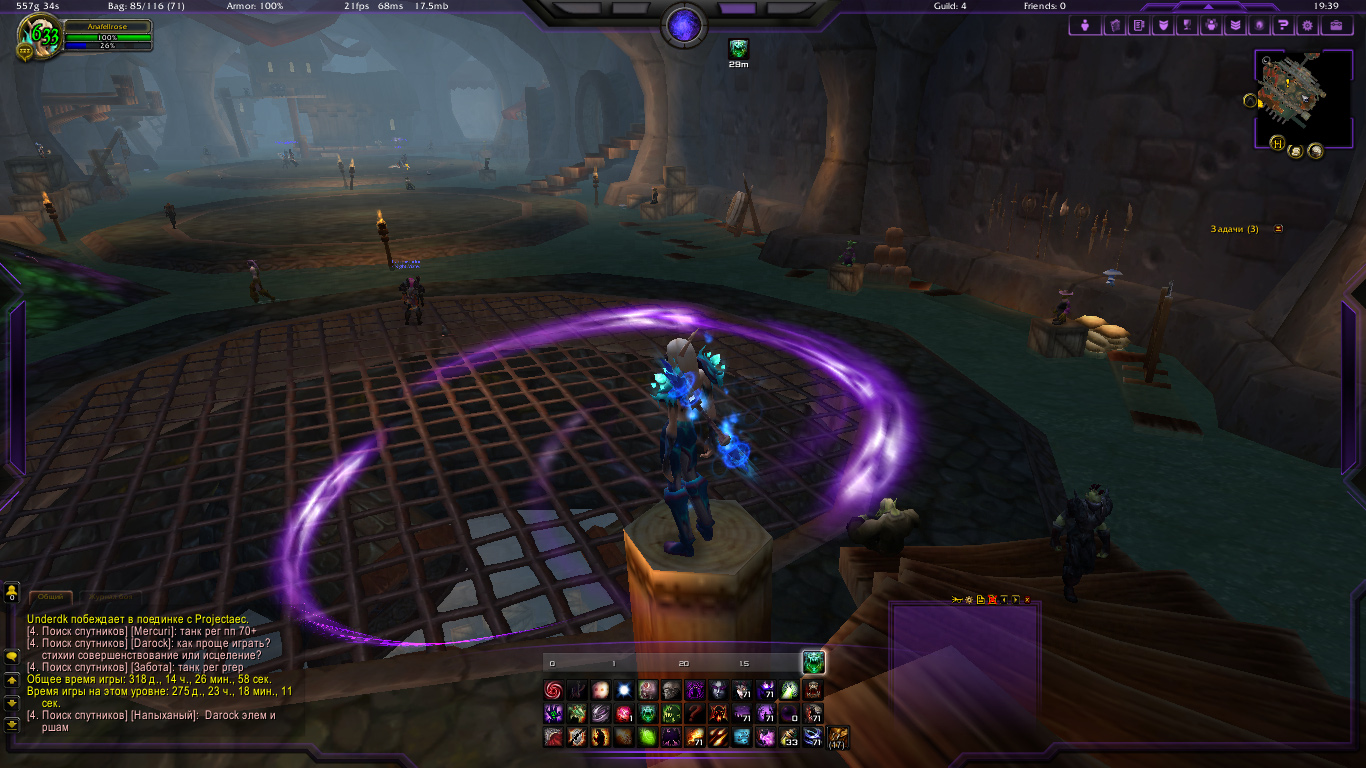This screenshot has height=768, width=1366.
Task: Click the green demon buff icon
Action: [739, 47]
